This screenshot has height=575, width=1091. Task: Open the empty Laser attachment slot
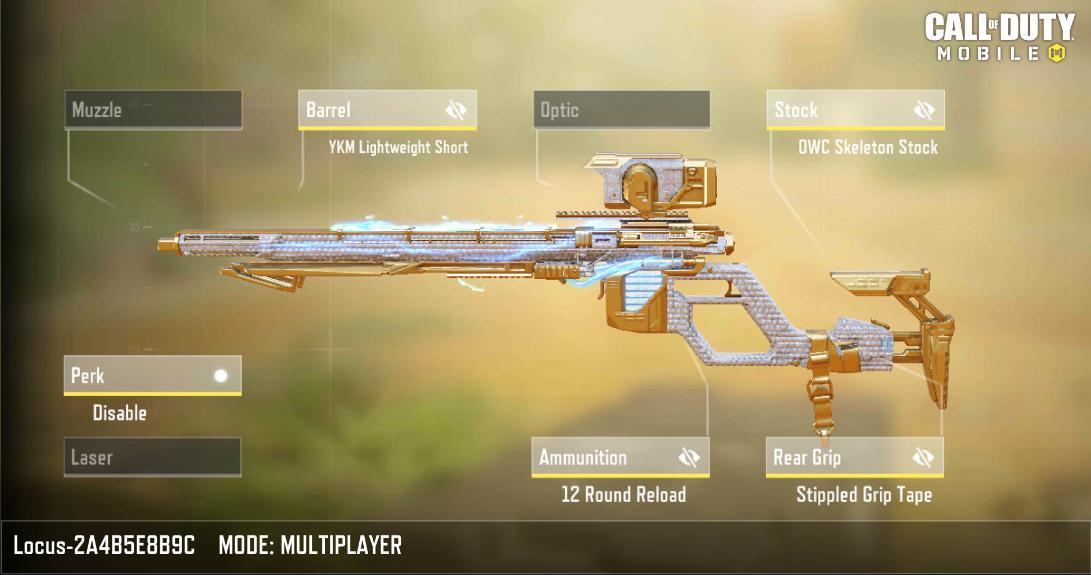(152, 458)
